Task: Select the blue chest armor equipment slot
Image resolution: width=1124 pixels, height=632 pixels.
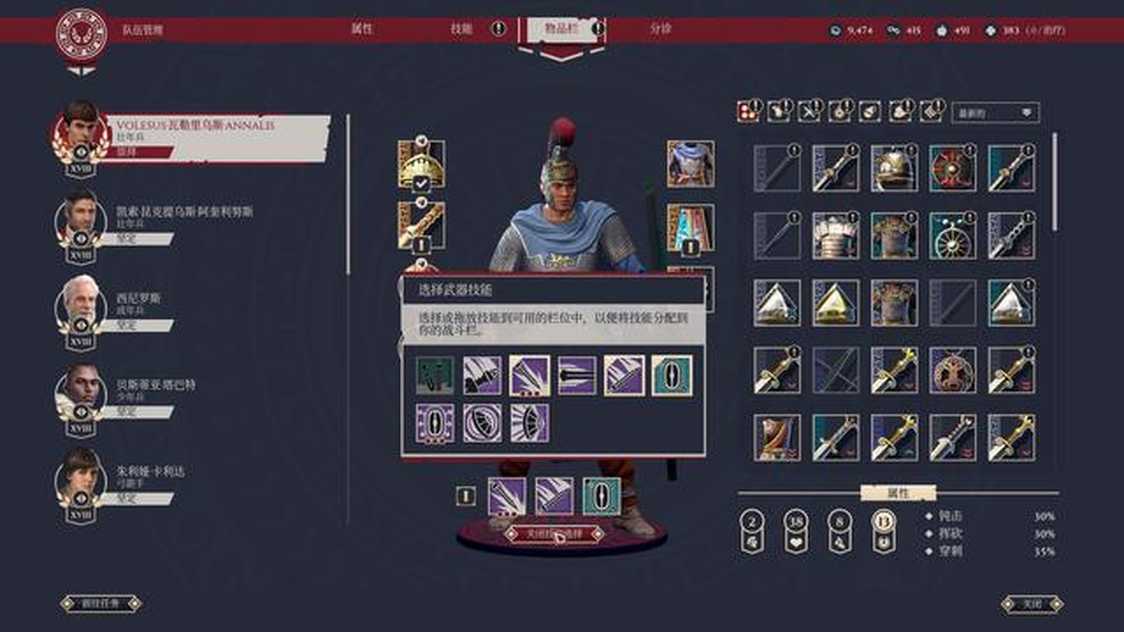Action: click(x=690, y=163)
